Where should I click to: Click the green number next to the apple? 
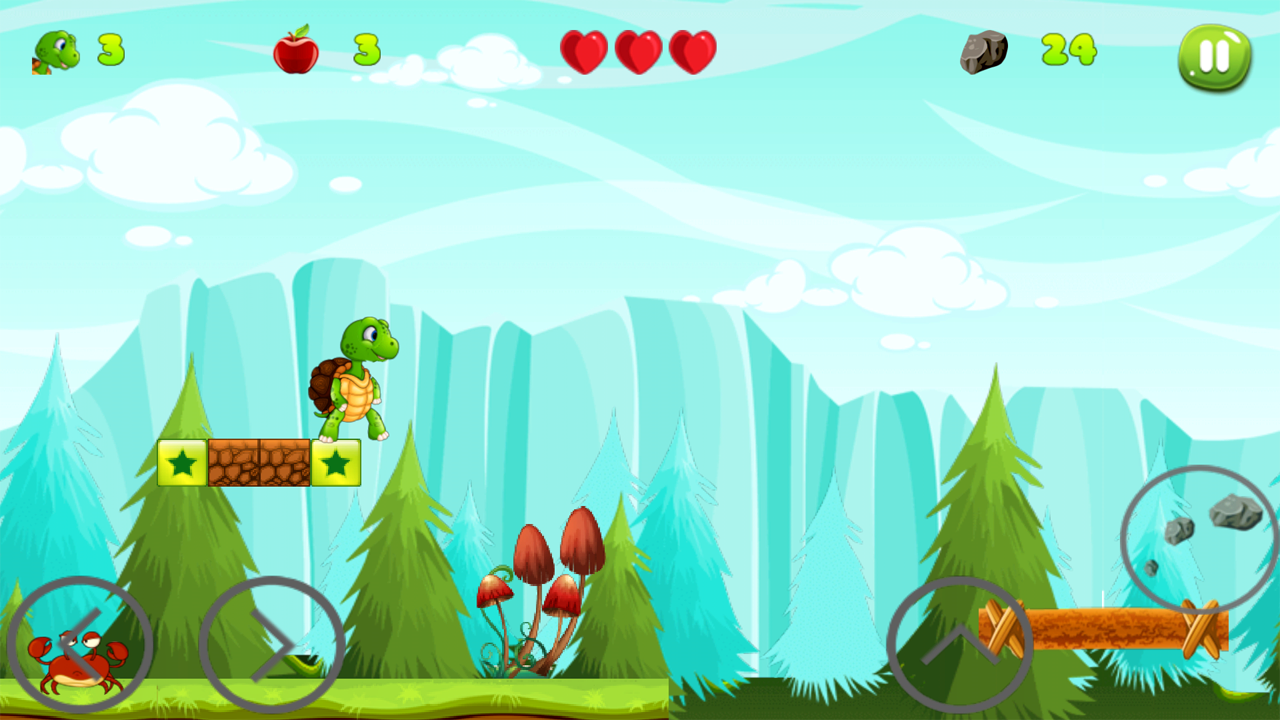(365, 48)
